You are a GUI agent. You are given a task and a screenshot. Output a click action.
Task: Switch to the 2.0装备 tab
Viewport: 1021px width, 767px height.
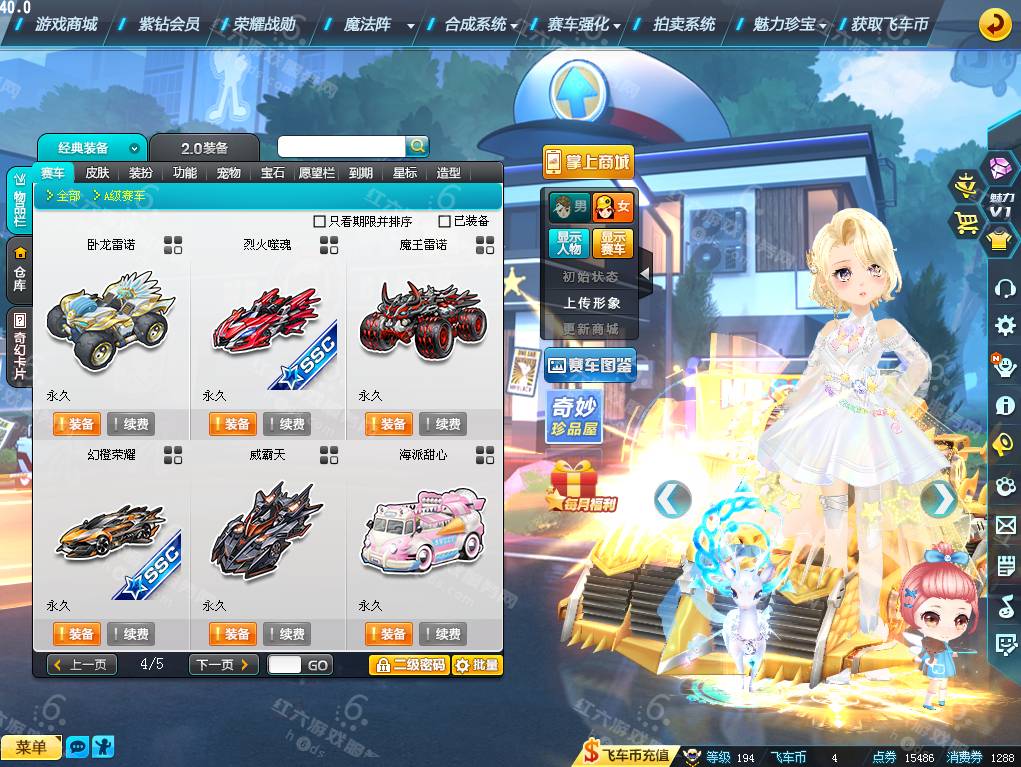tap(204, 148)
